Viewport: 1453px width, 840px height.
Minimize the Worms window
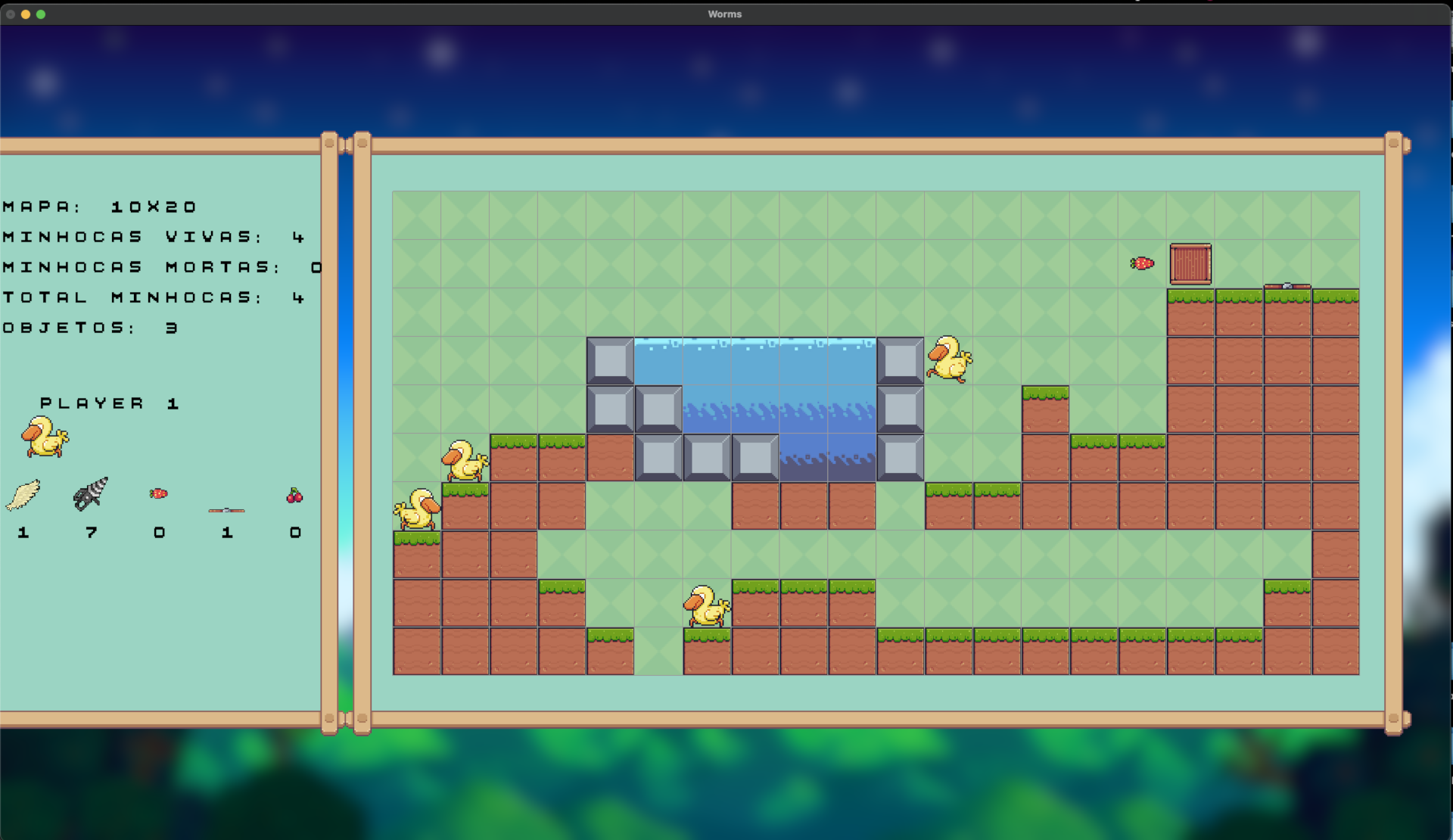coord(26,14)
